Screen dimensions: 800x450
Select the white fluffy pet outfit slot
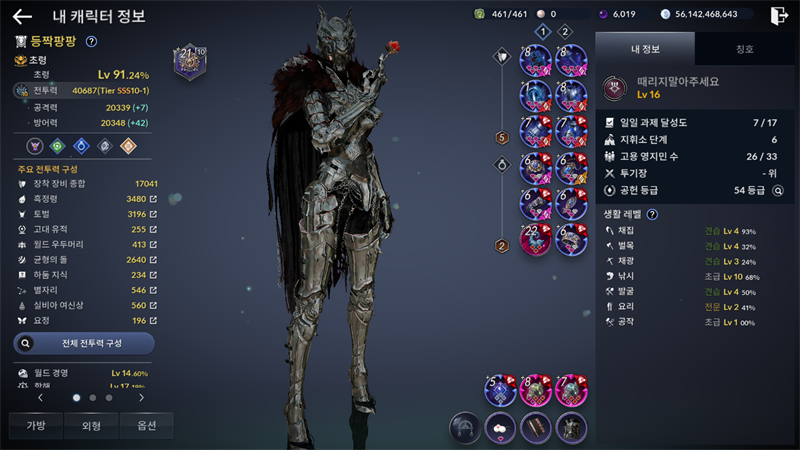[x=500, y=427]
